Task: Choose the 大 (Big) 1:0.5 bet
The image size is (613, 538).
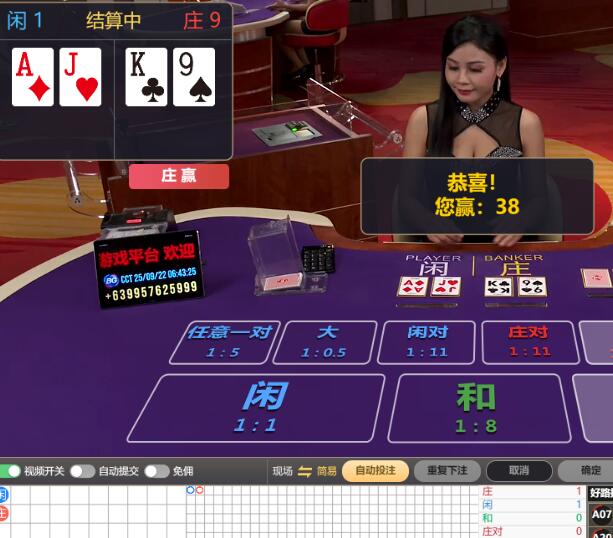Action: [x=324, y=342]
